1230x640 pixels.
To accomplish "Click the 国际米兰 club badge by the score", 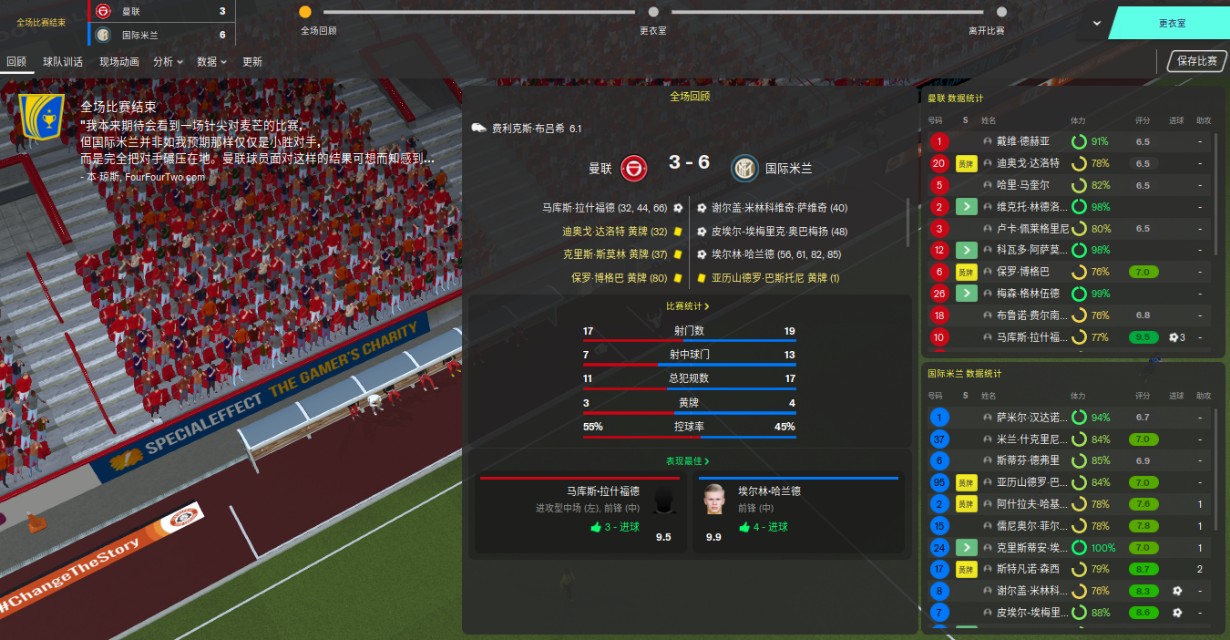I will tap(745, 167).
